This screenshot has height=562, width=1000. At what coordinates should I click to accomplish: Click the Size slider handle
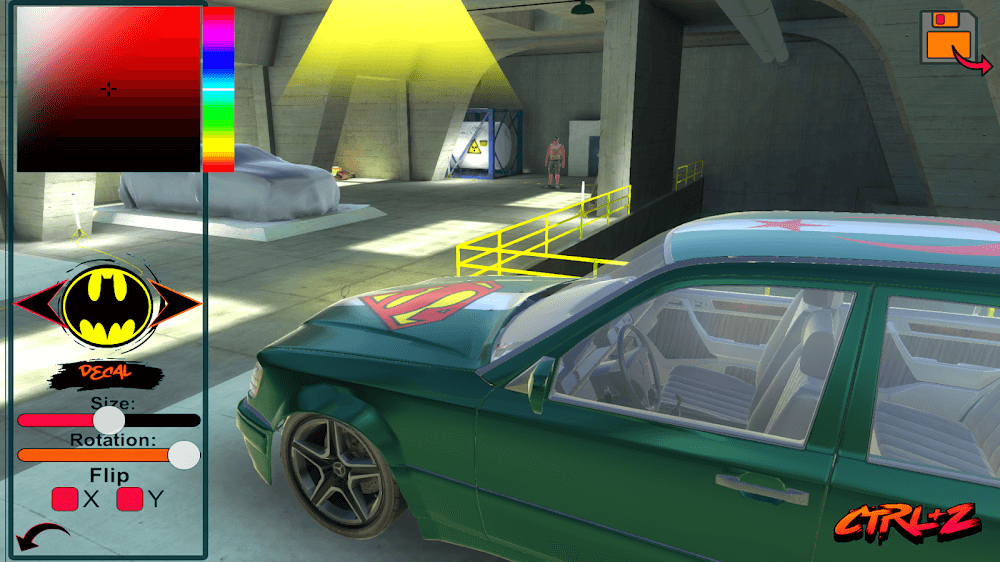109,420
